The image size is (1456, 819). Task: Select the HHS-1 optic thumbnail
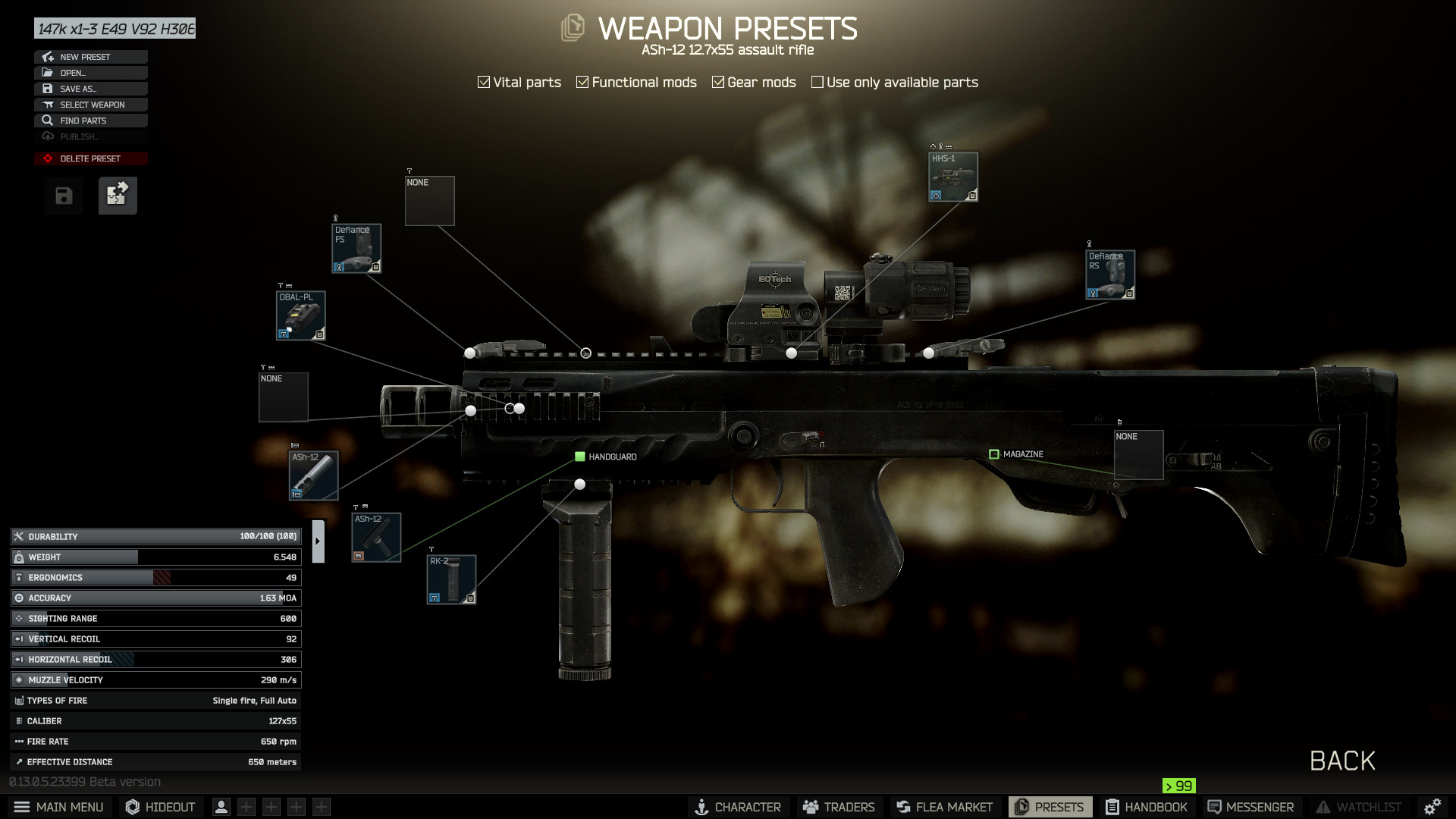(x=952, y=176)
